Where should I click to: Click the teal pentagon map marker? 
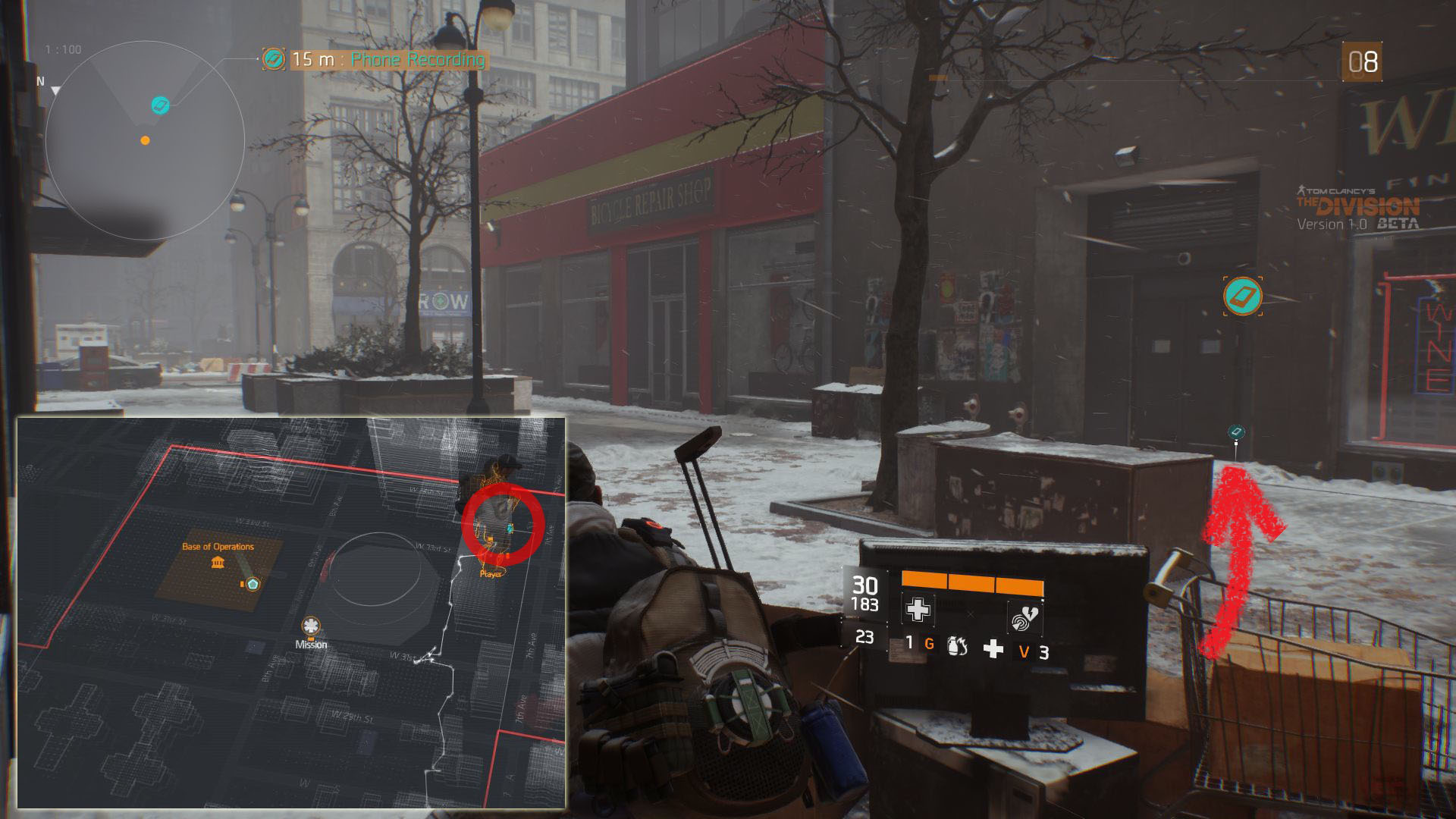click(253, 584)
